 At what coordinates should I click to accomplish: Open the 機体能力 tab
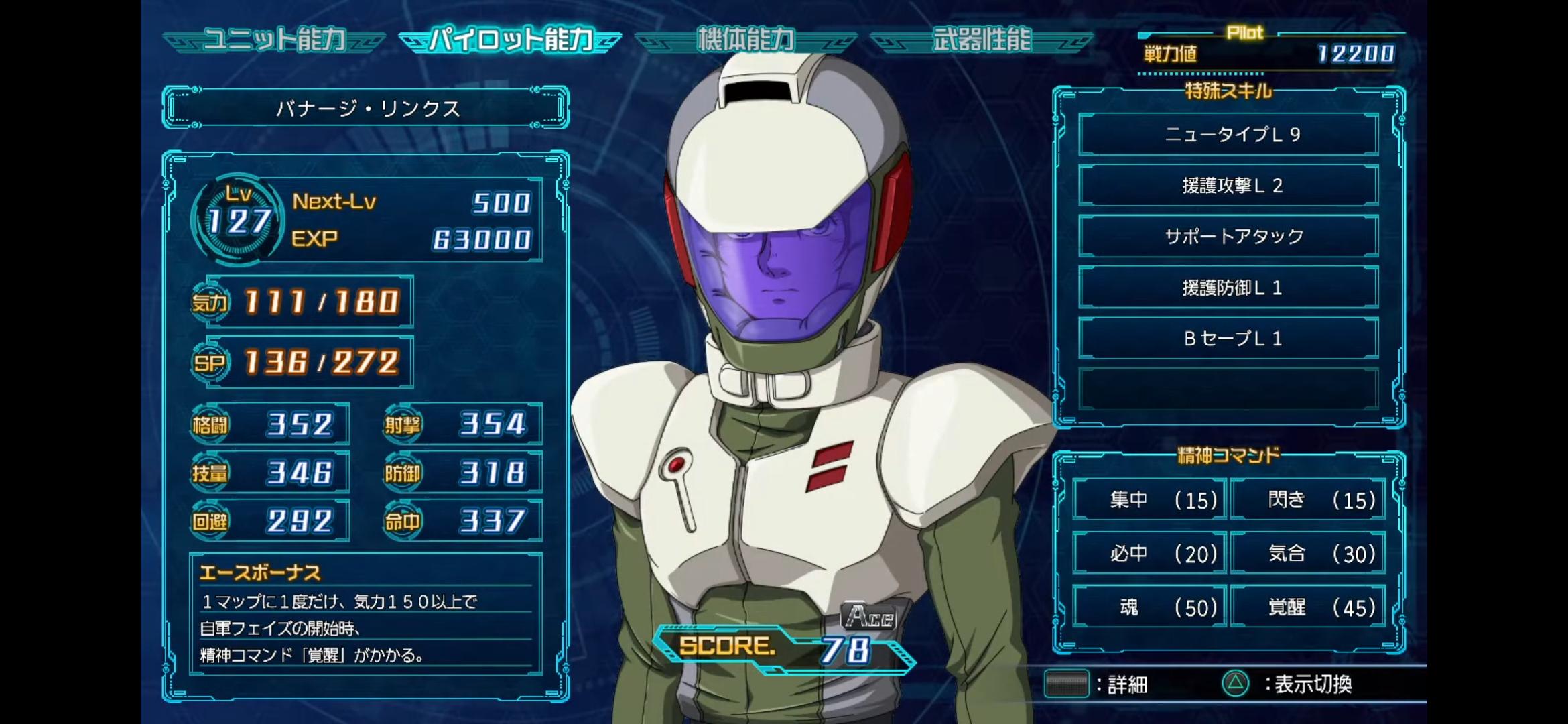coord(746,40)
